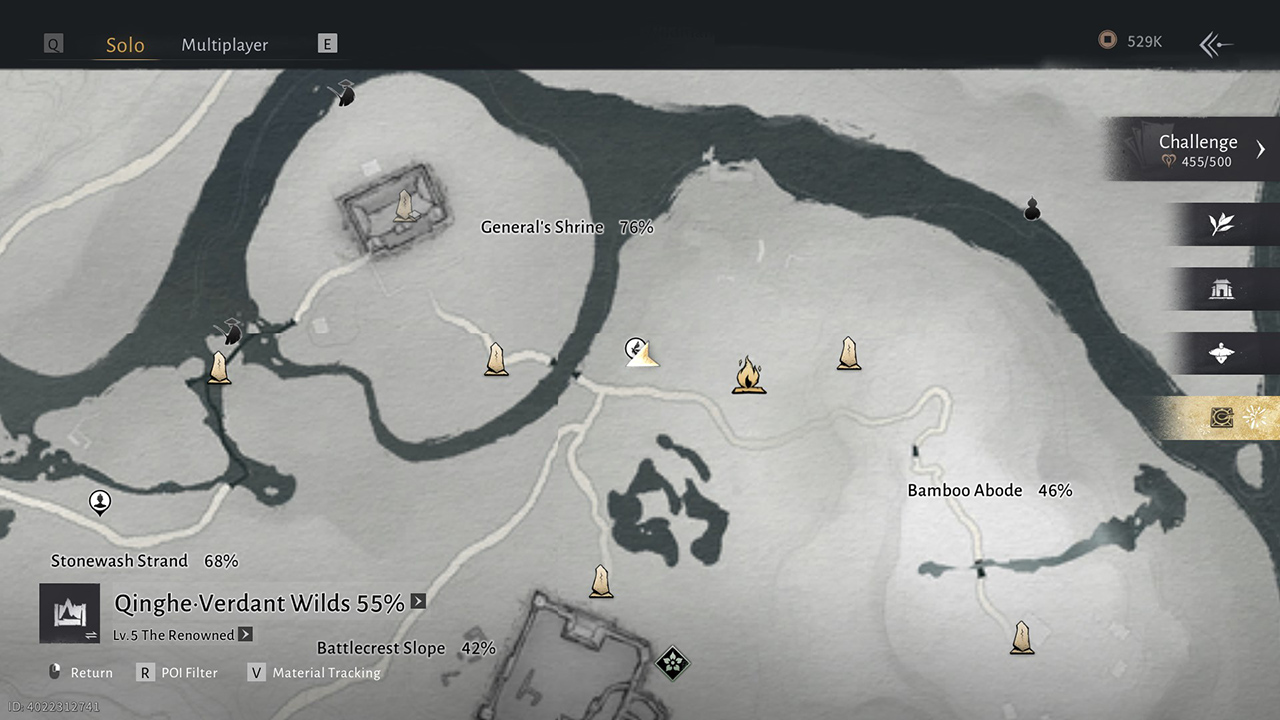This screenshot has width=1280, height=720.
Task: Select the campfire marker on the map
Action: pos(748,376)
